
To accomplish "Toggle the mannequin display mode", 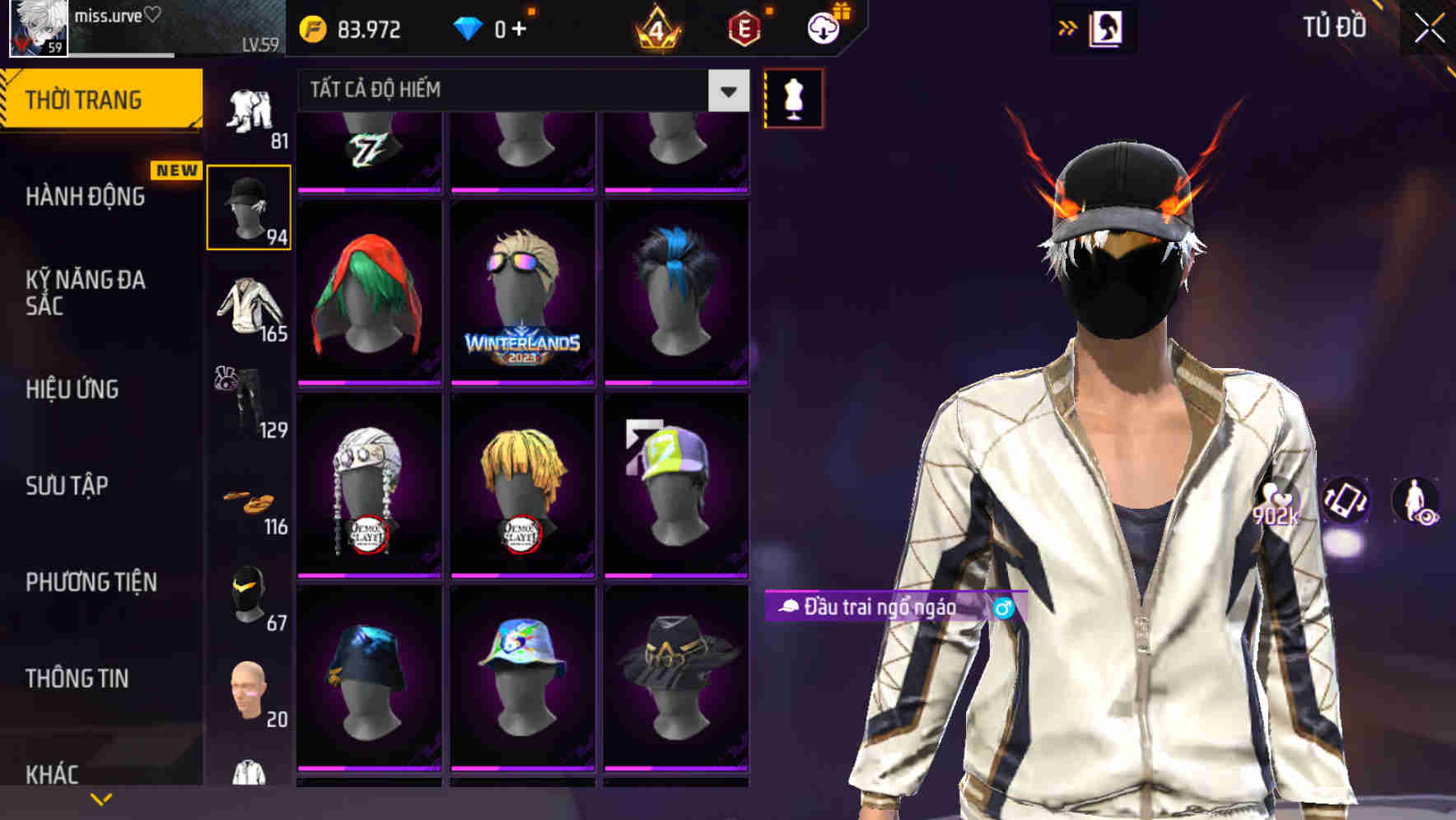I will tap(793, 97).
